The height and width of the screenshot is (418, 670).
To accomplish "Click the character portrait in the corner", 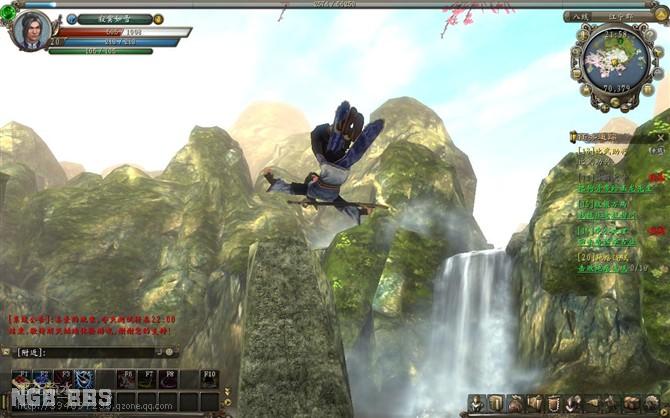I will click(x=29, y=30).
